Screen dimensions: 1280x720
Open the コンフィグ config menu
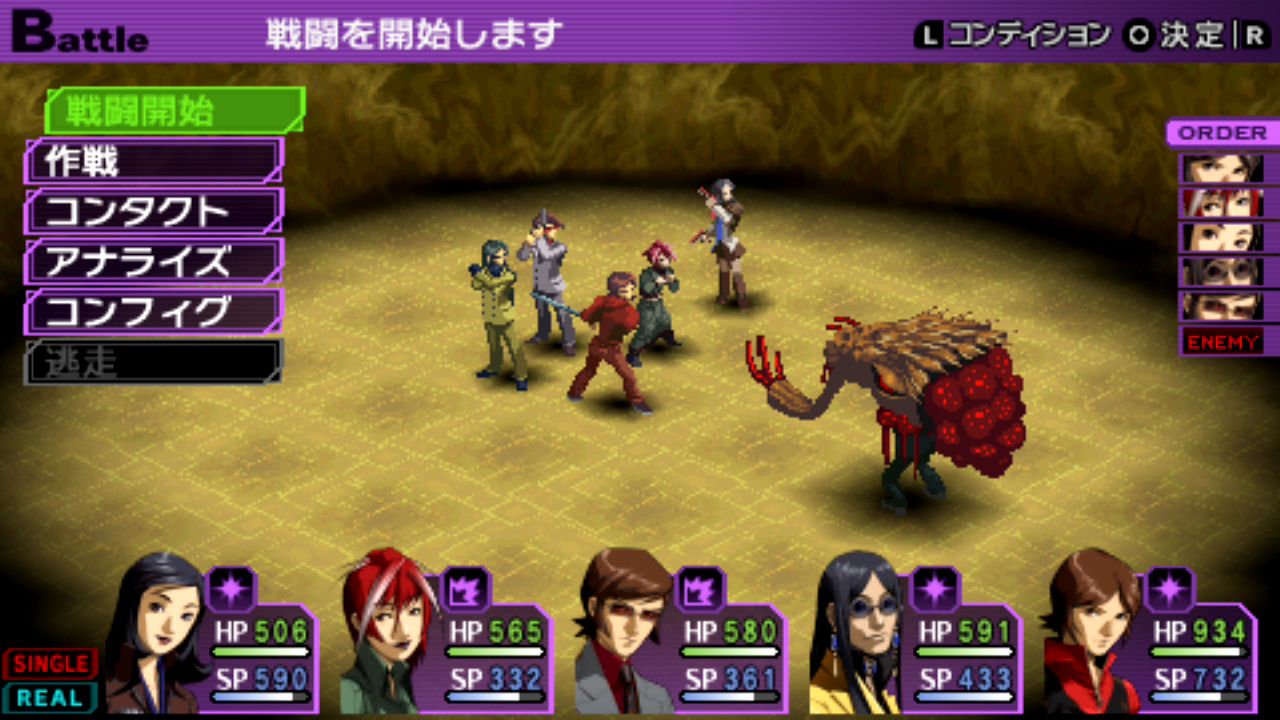point(154,312)
